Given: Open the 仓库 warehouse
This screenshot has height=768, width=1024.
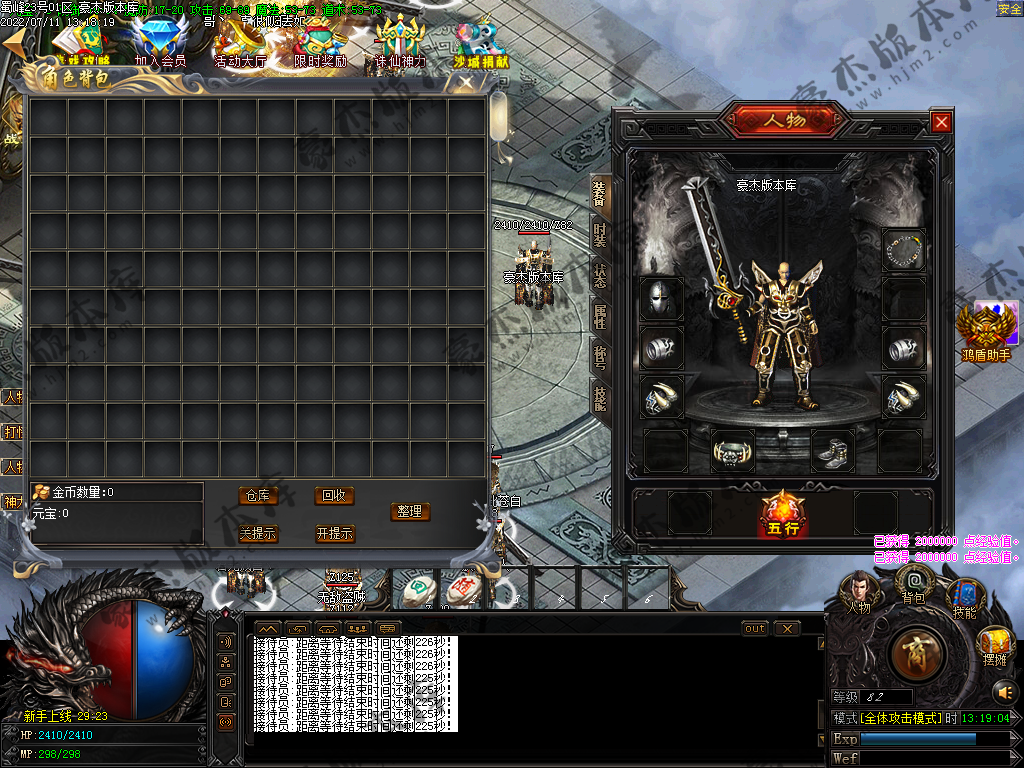Looking at the screenshot, I should pyautogui.click(x=258, y=496).
